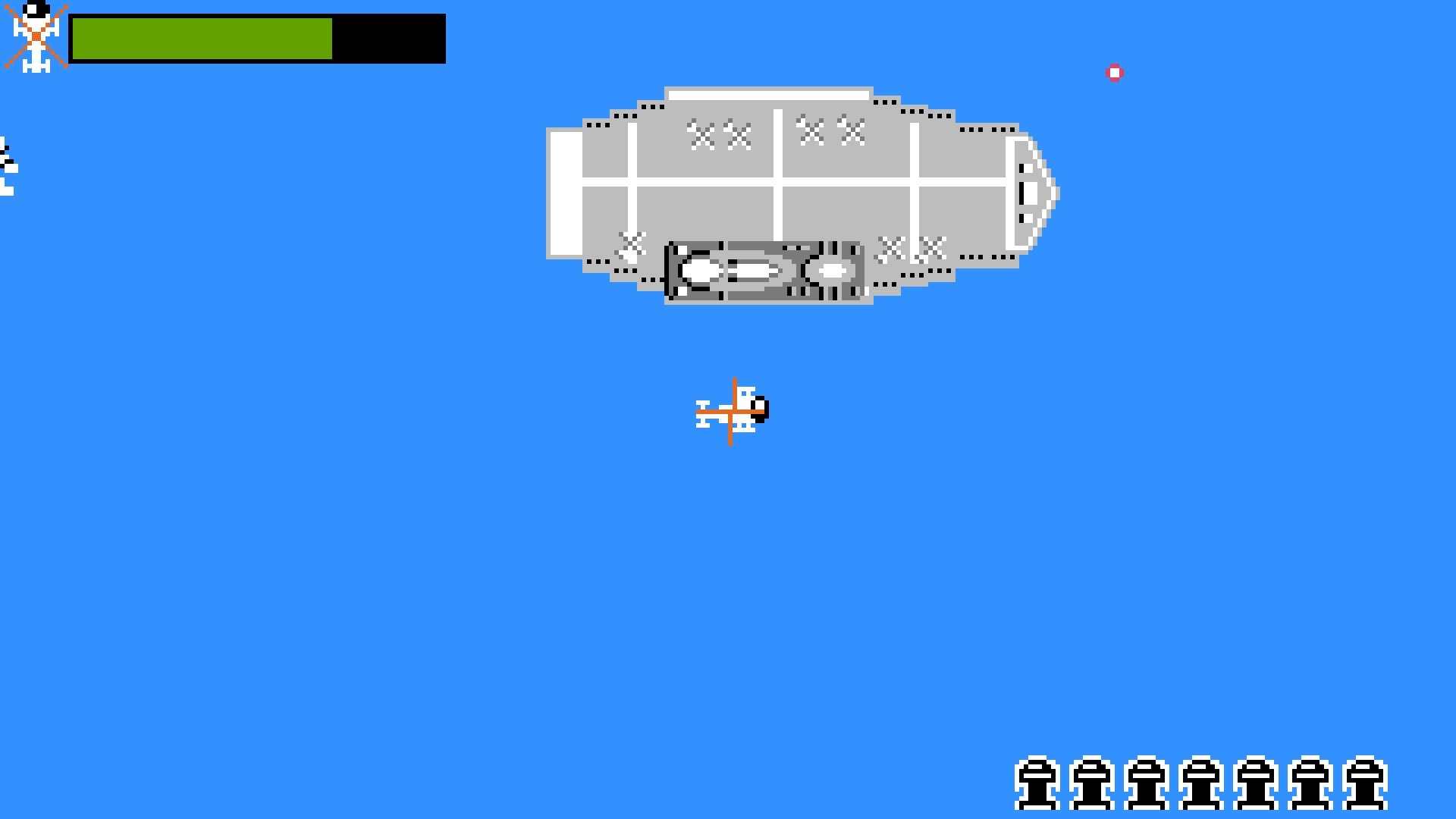
Task: Click the carrier's central white deck divider
Action: [778, 174]
